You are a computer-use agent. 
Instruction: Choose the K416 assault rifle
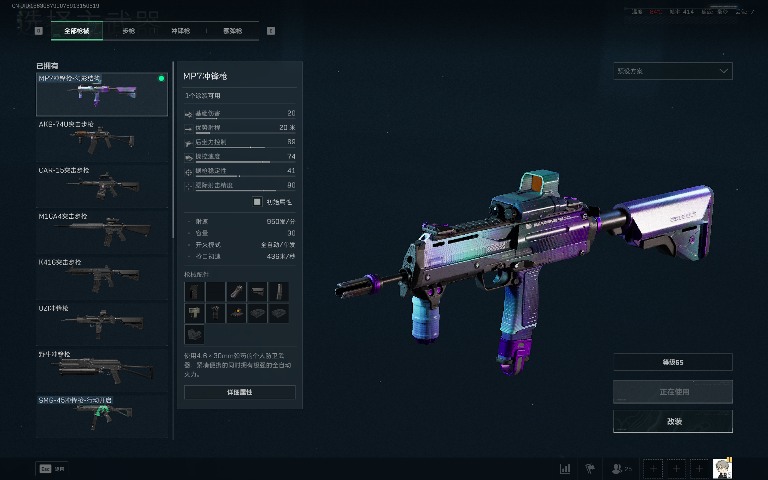click(102, 277)
